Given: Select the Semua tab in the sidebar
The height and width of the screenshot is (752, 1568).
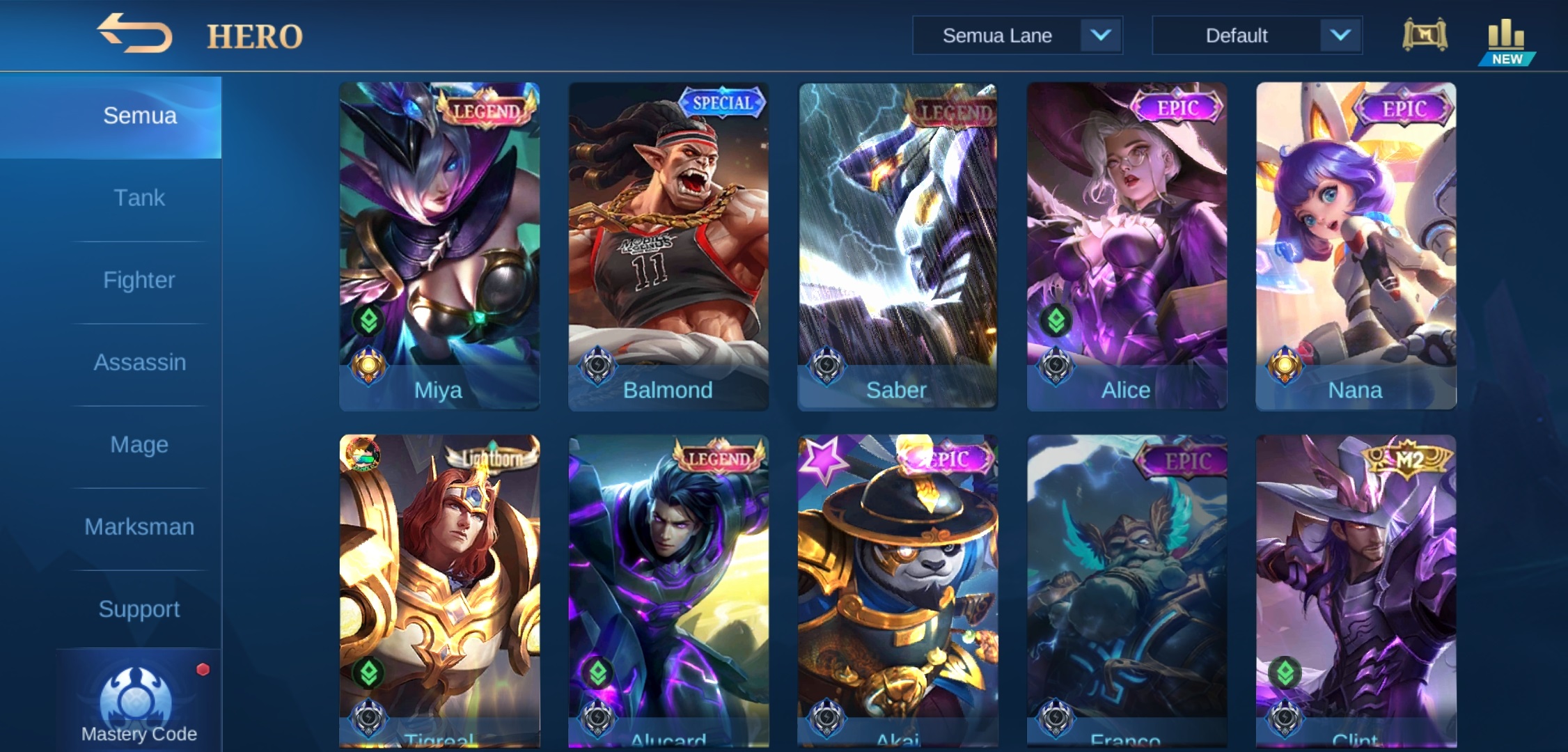Looking at the screenshot, I should [x=139, y=115].
